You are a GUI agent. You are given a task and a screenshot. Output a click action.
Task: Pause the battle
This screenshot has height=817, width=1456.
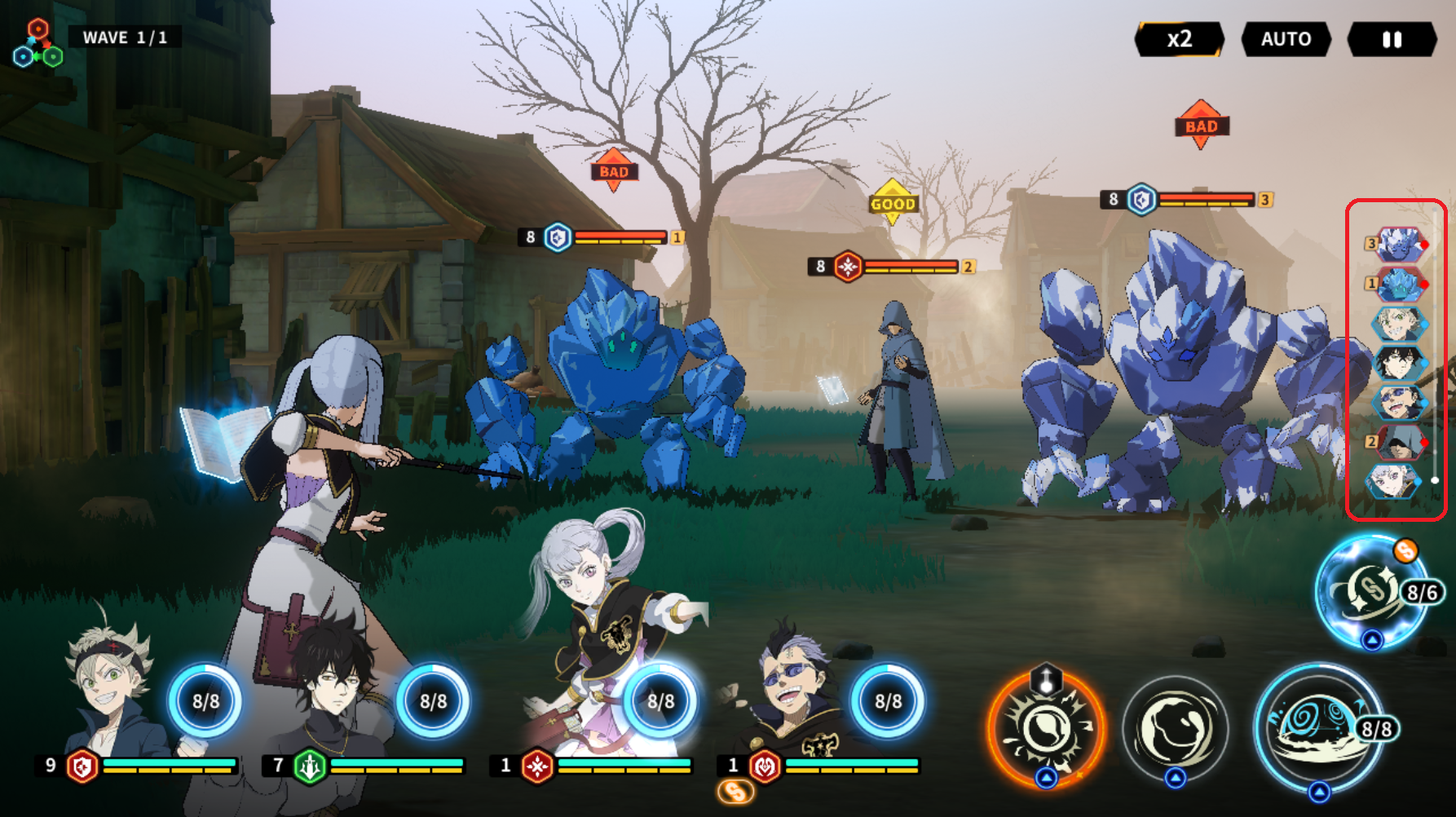point(1392,39)
